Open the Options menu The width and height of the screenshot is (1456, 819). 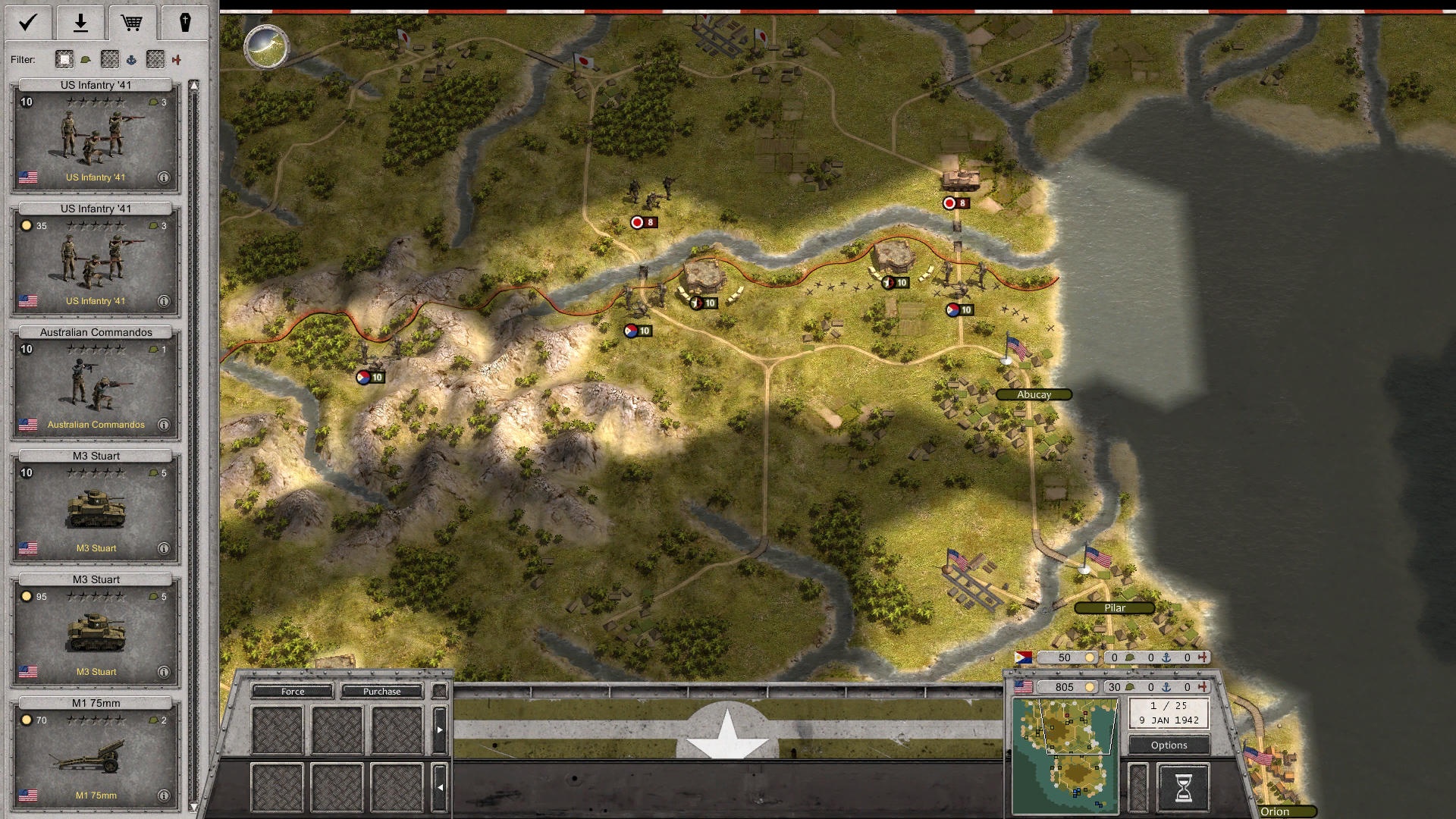(x=1169, y=745)
